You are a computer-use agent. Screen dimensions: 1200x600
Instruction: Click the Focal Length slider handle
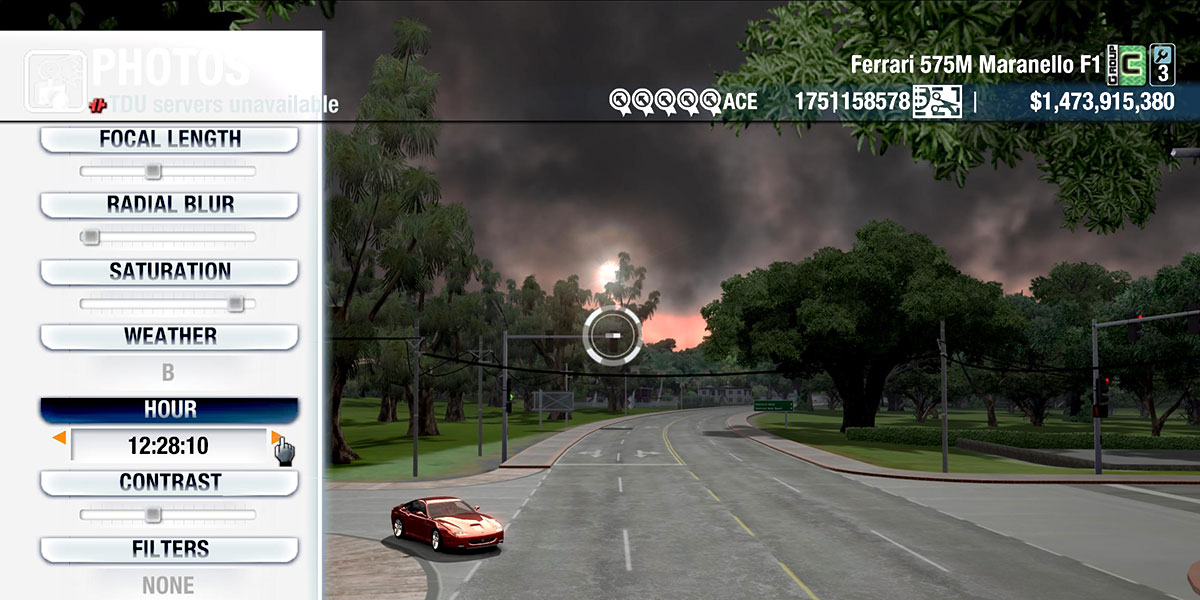coord(152,171)
